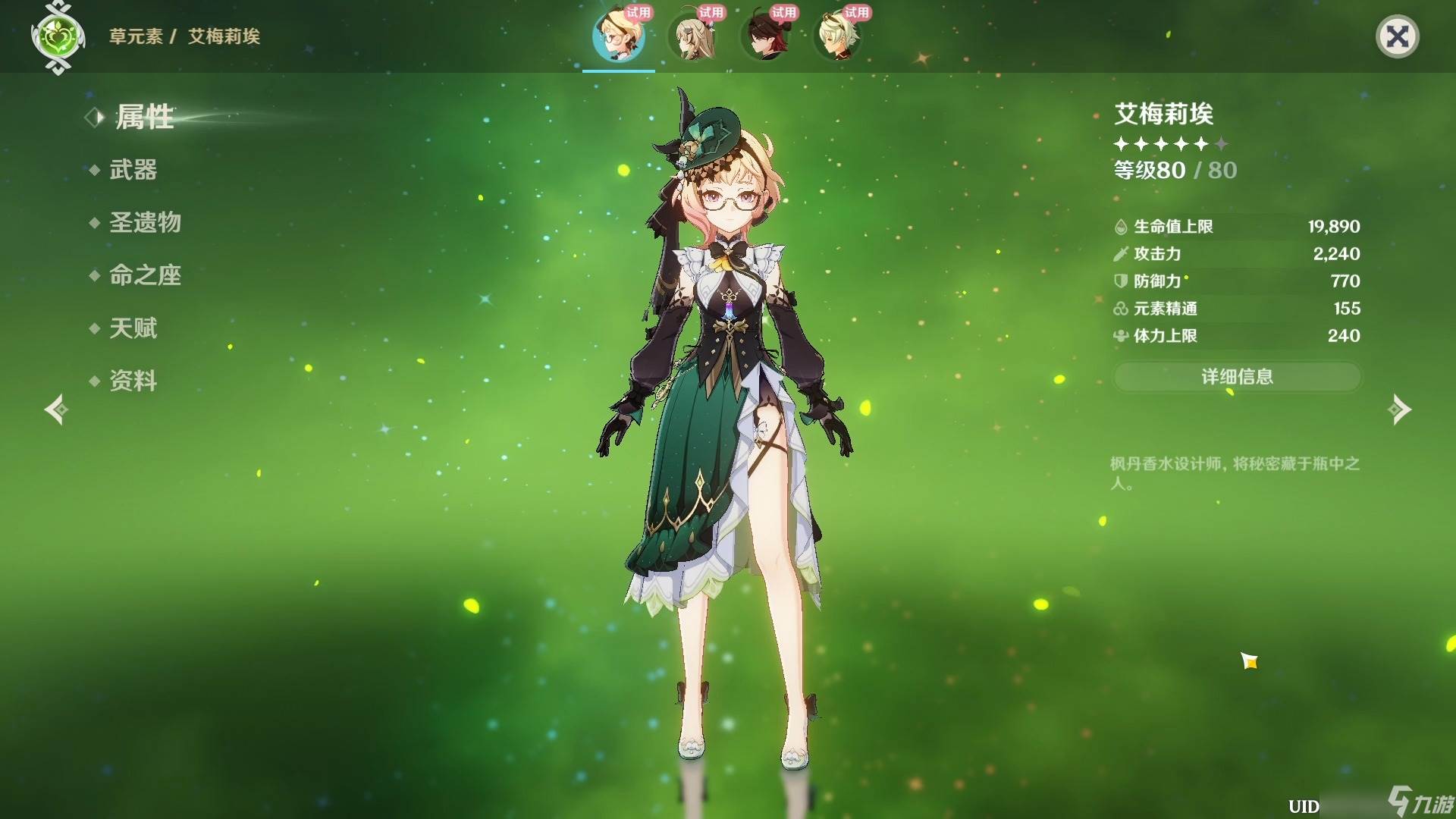The image size is (1456, 819).
Task: Open the 圣遗物 (Artifacts) section
Action: tap(146, 223)
